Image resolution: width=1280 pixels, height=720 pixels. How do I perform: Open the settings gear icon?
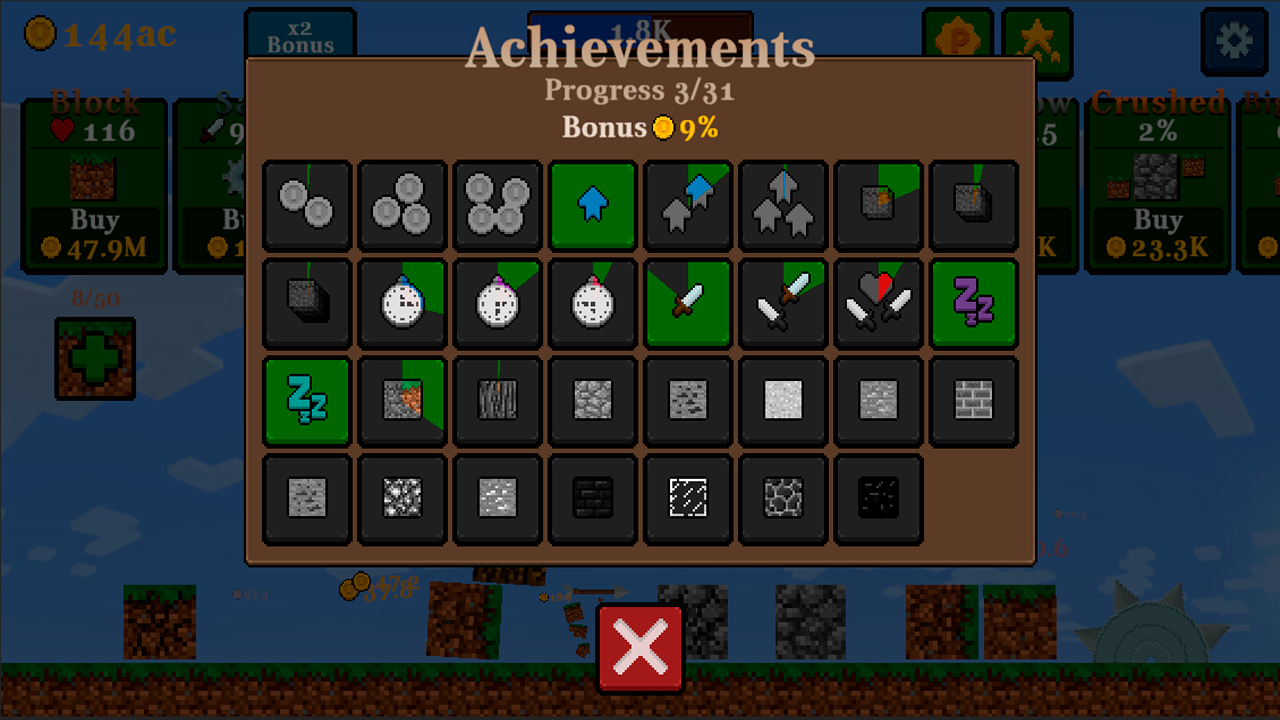pos(1233,42)
